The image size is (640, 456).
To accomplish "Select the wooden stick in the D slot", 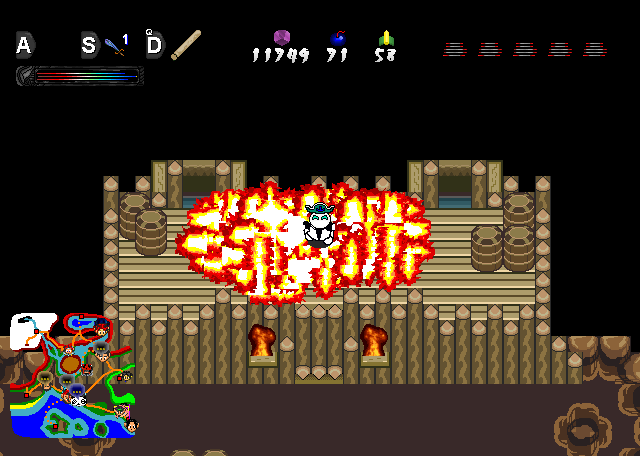I will click(x=185, y=45).
